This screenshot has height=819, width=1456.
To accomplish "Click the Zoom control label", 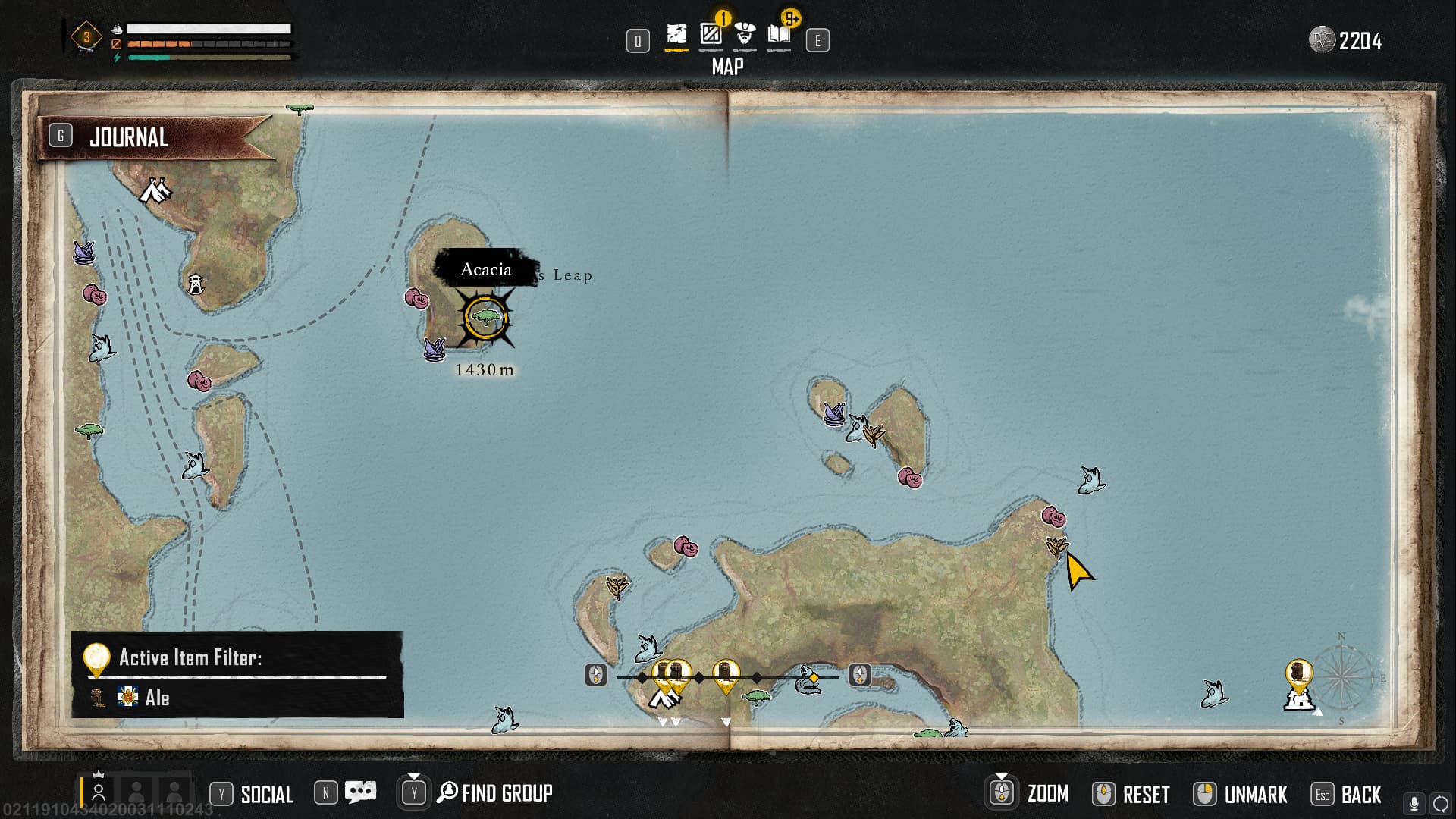I will [x=1047, y=794].
